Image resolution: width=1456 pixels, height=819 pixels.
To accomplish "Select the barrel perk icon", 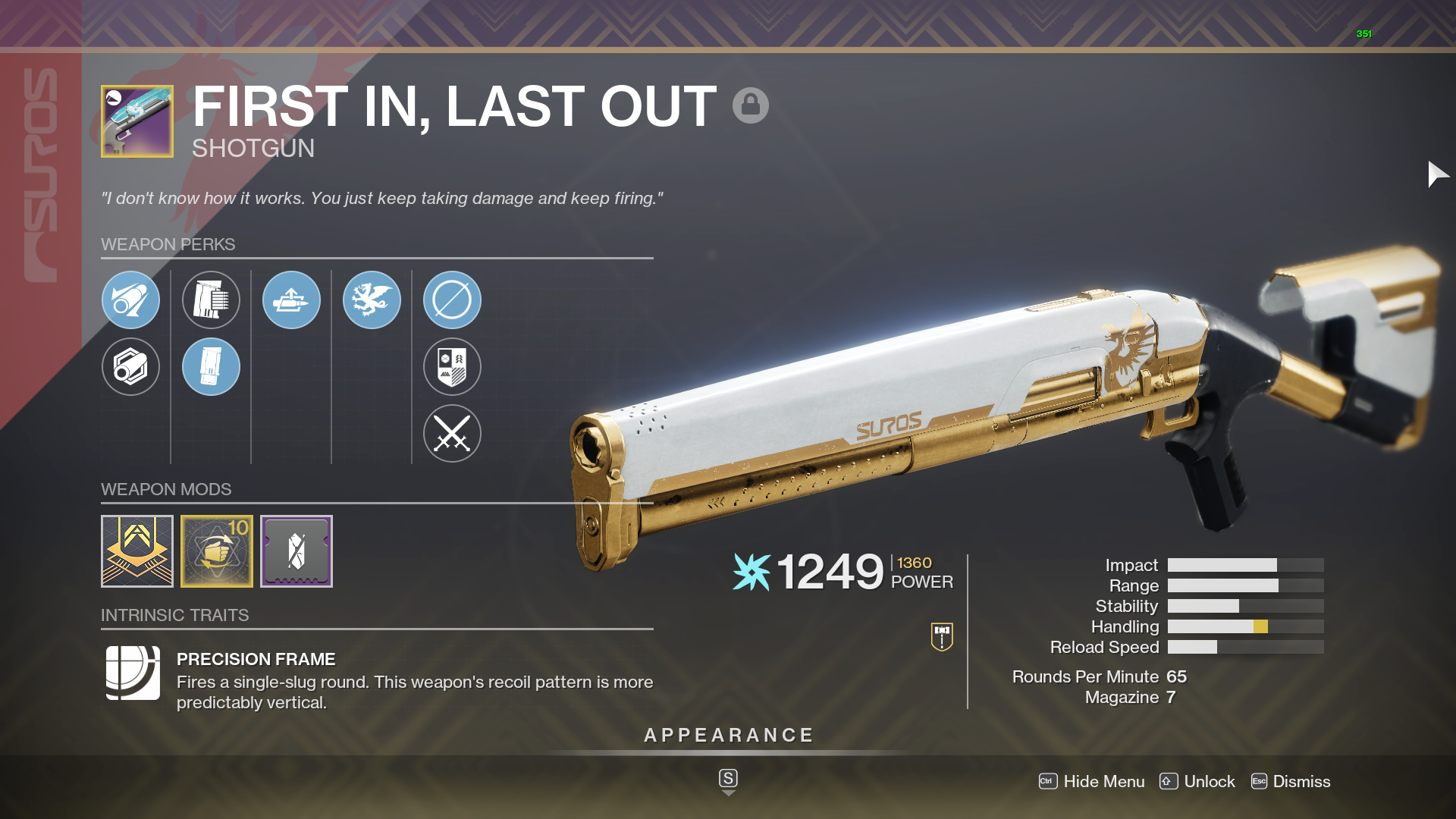I will pos(130,300).
